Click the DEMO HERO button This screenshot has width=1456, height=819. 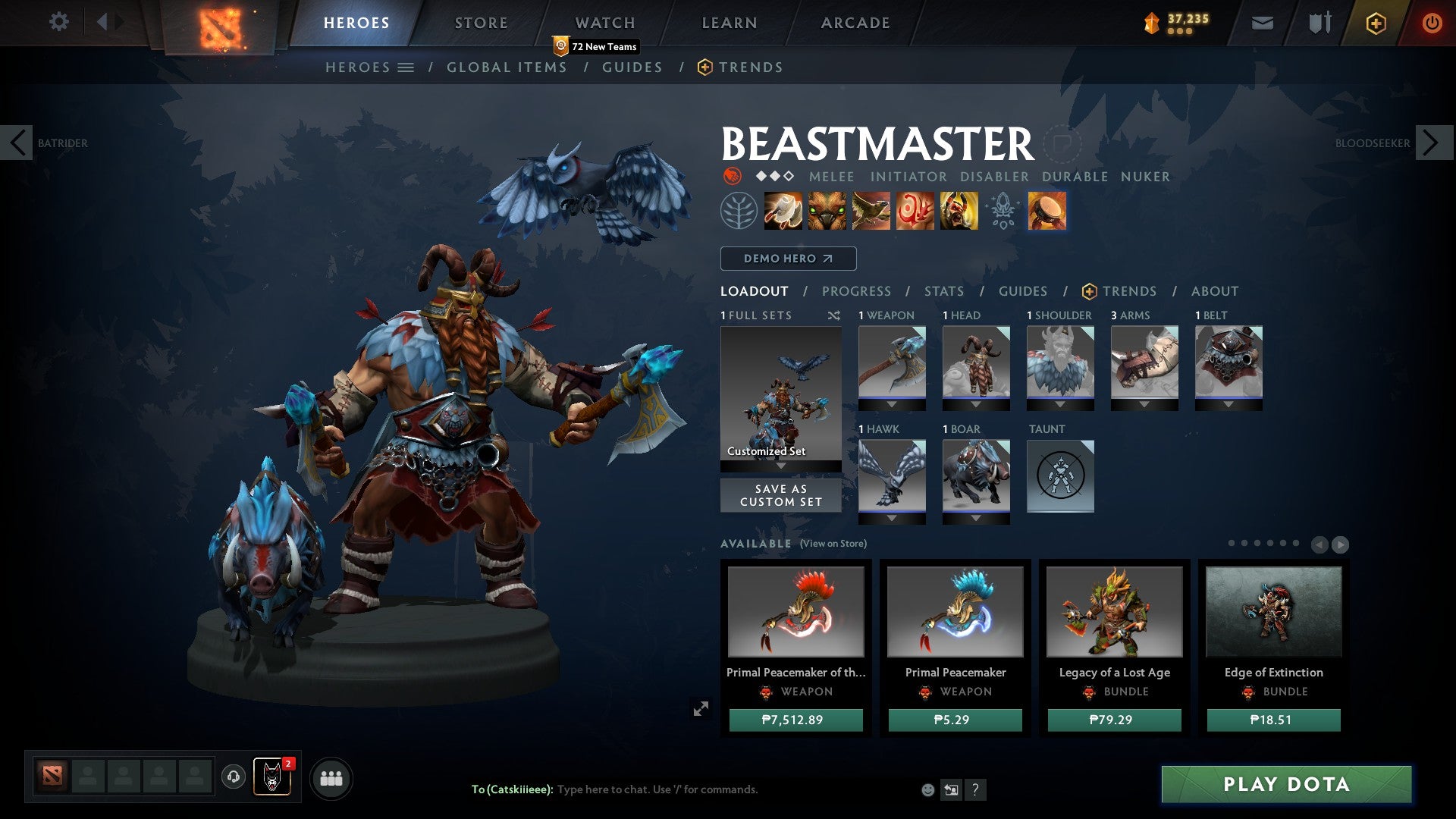coord(787,258)
